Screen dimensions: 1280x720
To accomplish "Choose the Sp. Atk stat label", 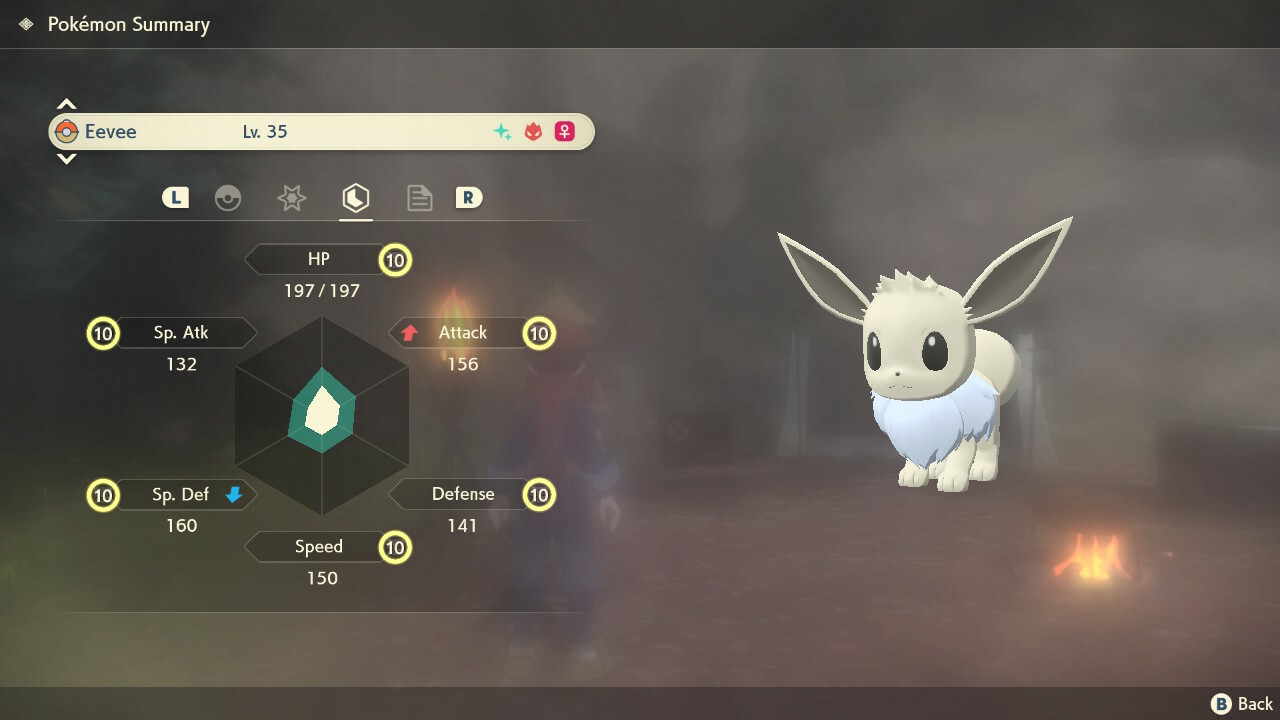I will [x=181, y=333].
